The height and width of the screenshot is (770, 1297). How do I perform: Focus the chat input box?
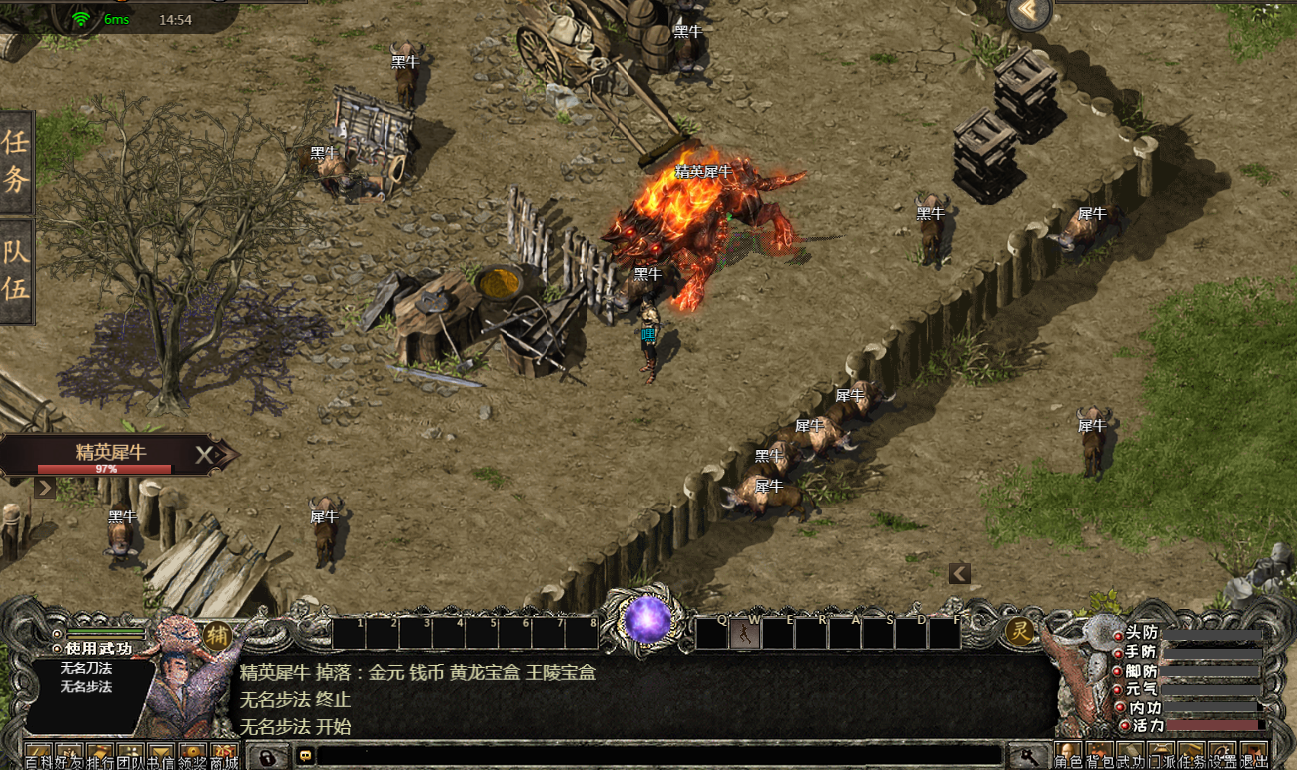pos(660,756)
